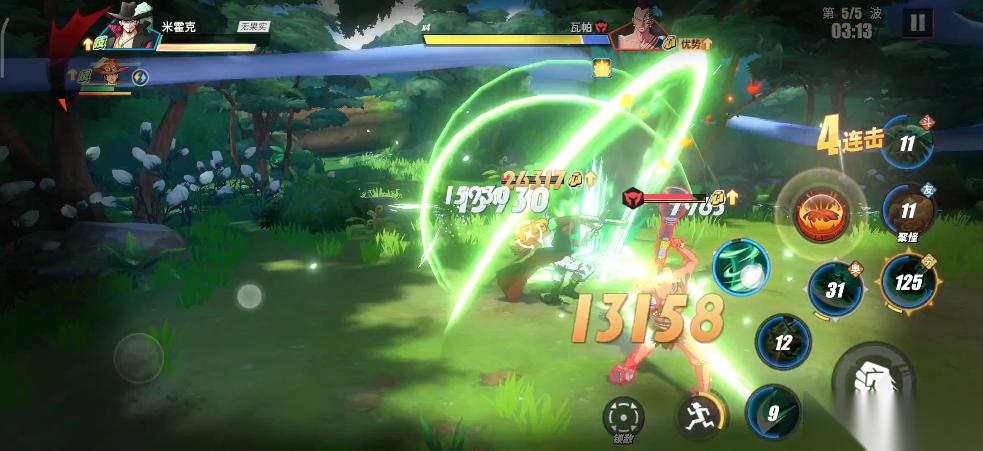Activate the dash running-figure button

coord(700,413)
